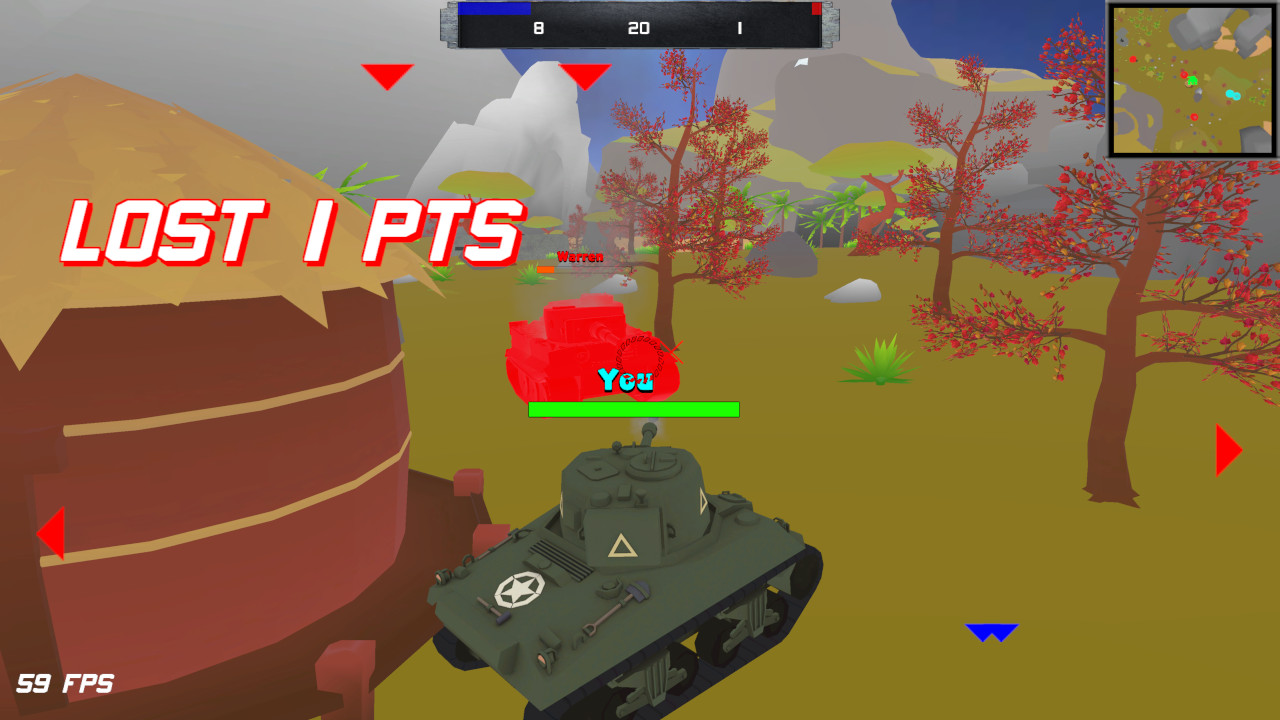Click the blue team score segment in the top bar
This screenshot has width=1280, height=720.
pos(494,8)
